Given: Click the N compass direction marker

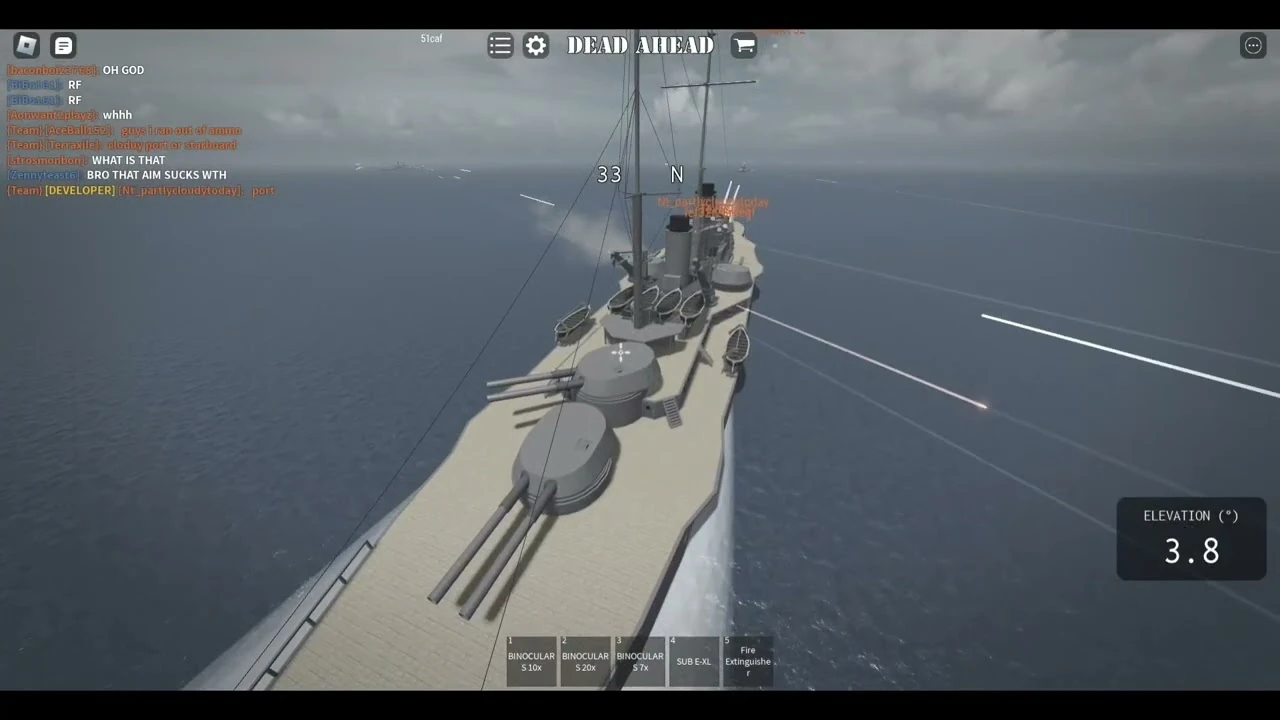Looking at the screenshot, I should tap(677, 174).
